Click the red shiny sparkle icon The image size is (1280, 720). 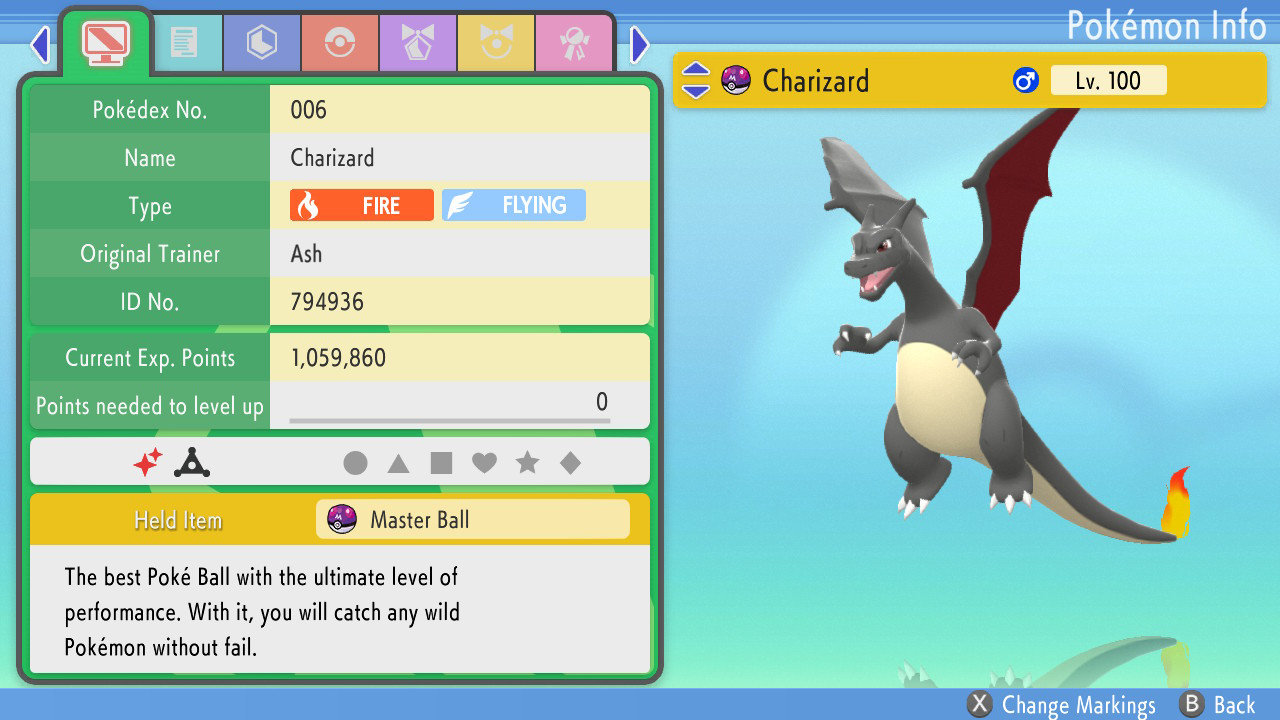tap(152, 461)
